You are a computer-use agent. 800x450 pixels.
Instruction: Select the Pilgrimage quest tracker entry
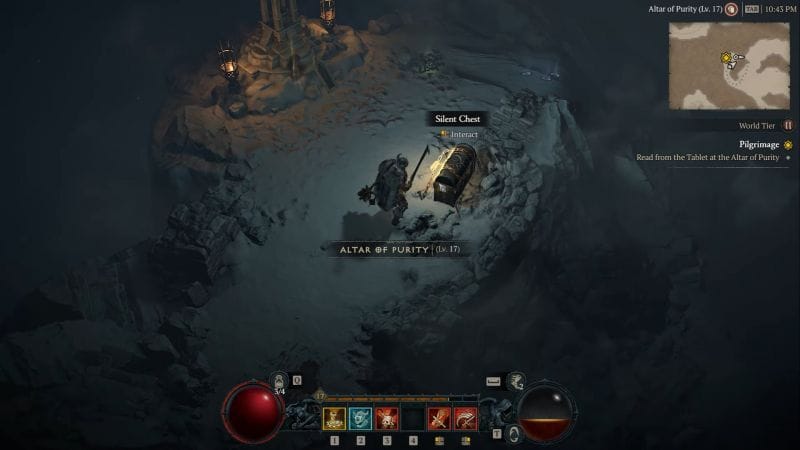(x=759, y=144)
